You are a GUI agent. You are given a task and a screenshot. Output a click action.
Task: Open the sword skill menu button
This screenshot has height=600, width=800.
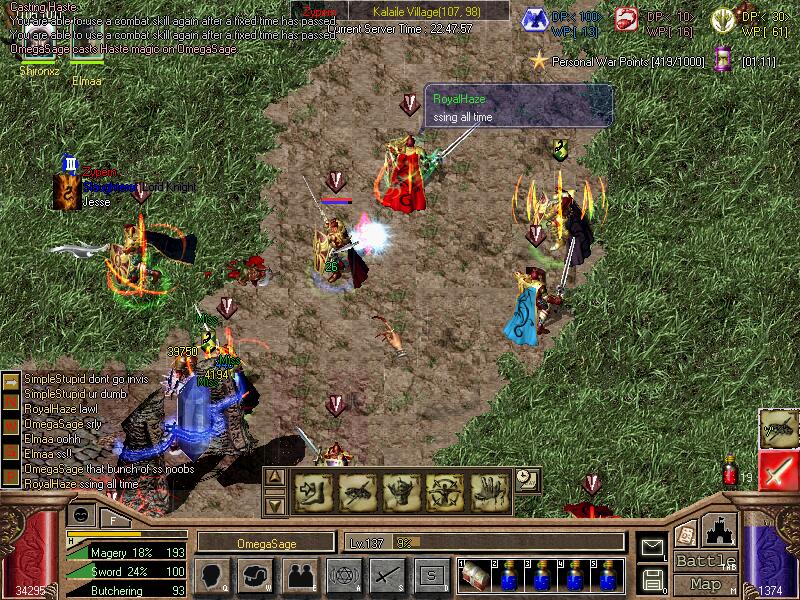point(386,575)
